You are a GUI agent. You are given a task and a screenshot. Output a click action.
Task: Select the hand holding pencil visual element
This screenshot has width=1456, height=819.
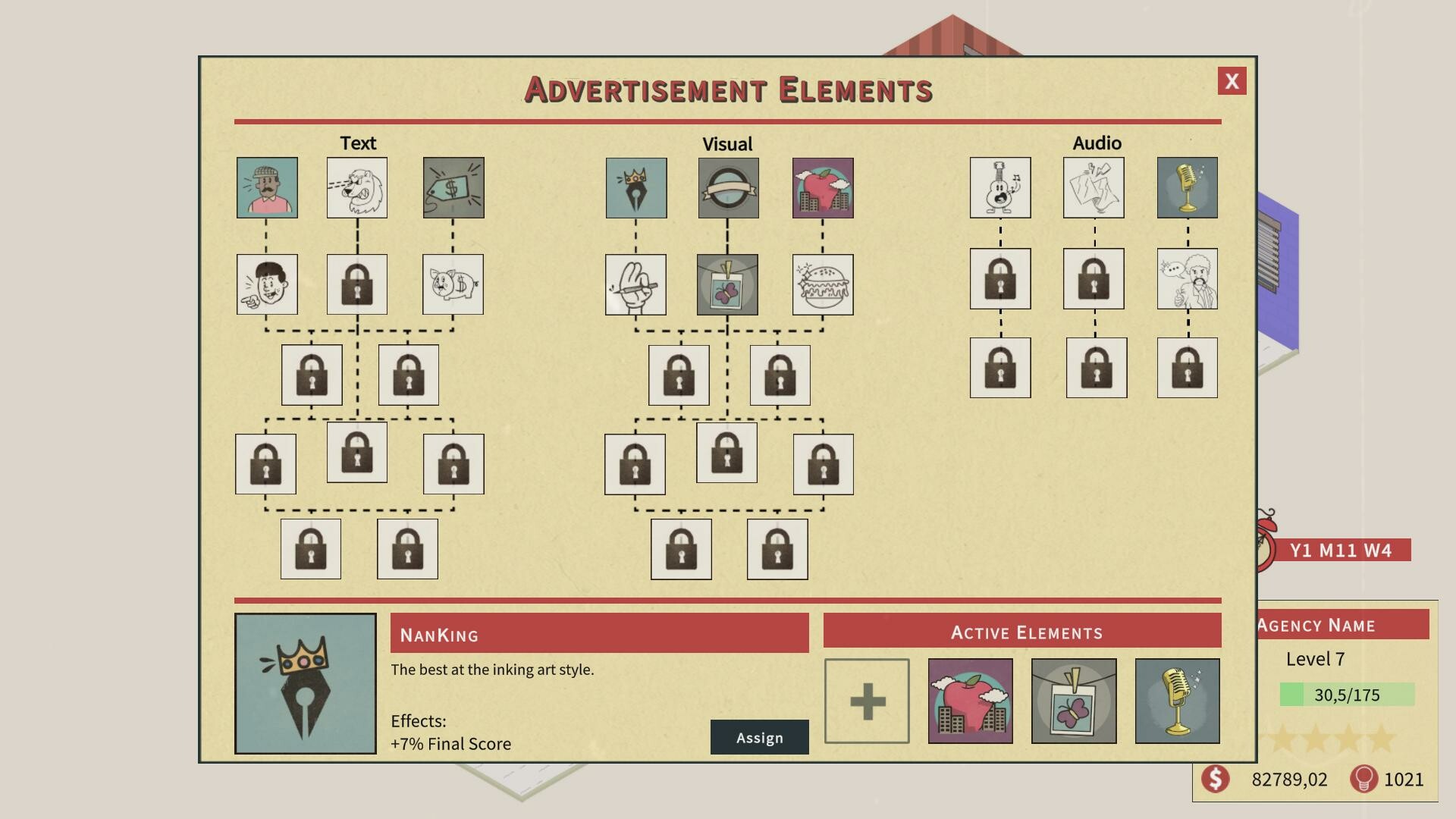pyautogui.click(x=635, y=284)
